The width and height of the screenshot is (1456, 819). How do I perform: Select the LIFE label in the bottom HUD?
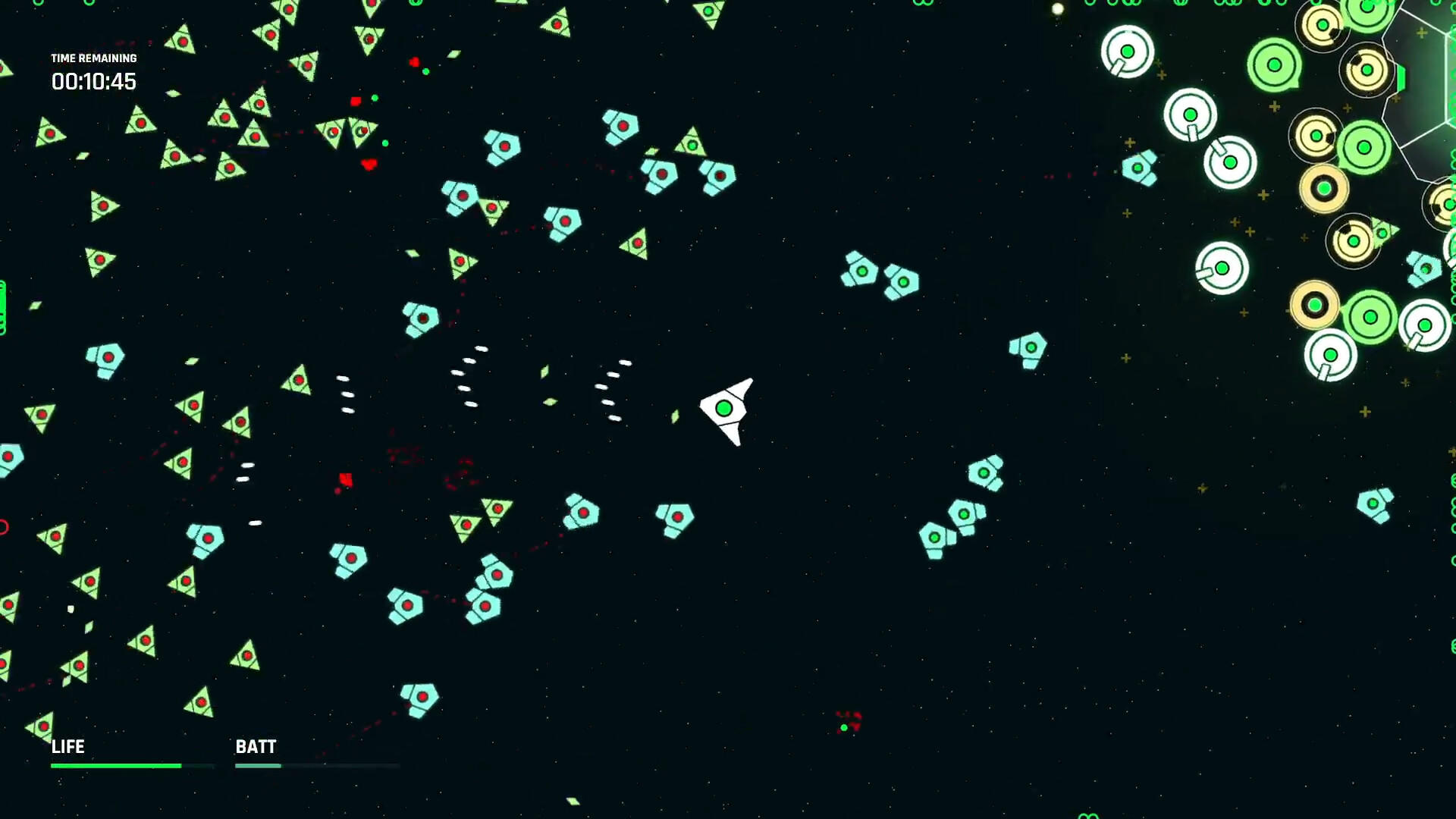click(67, 747)
